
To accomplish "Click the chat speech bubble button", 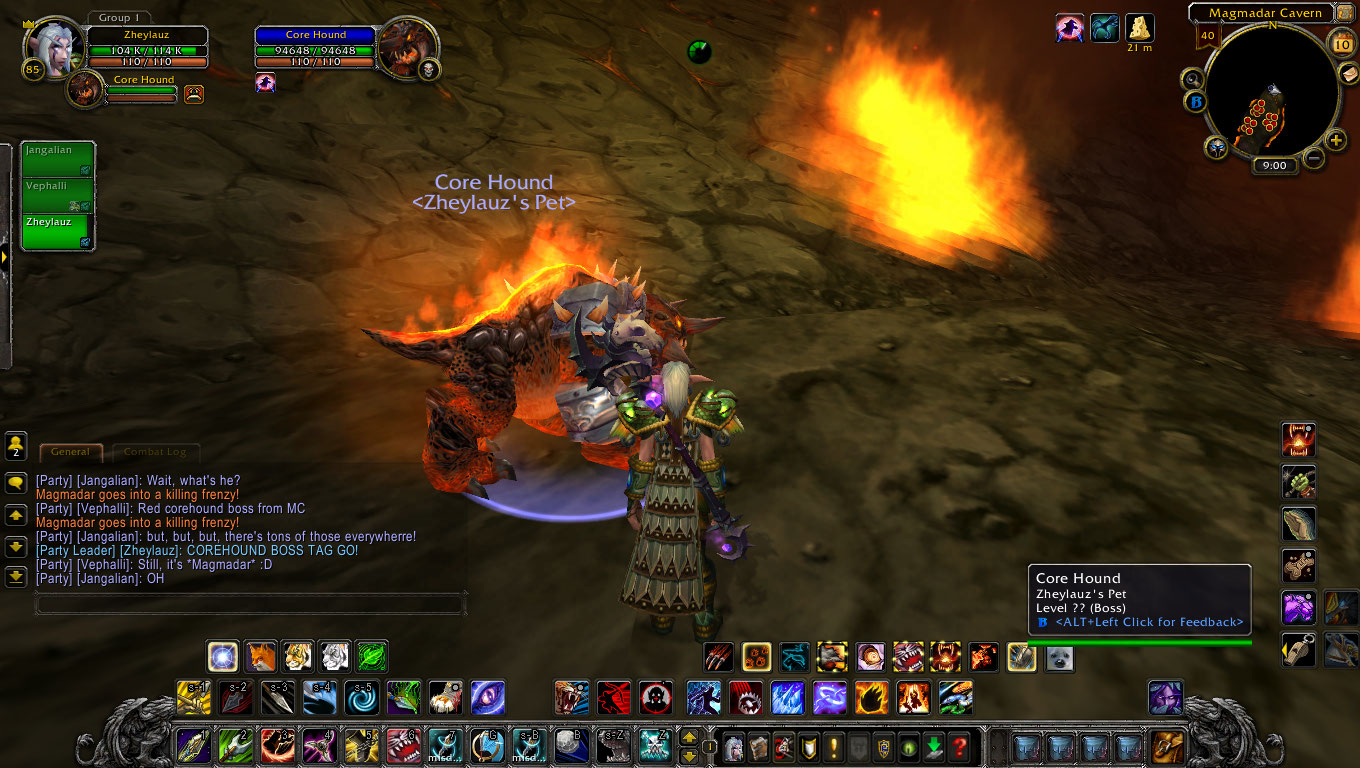I will [16, 483].
